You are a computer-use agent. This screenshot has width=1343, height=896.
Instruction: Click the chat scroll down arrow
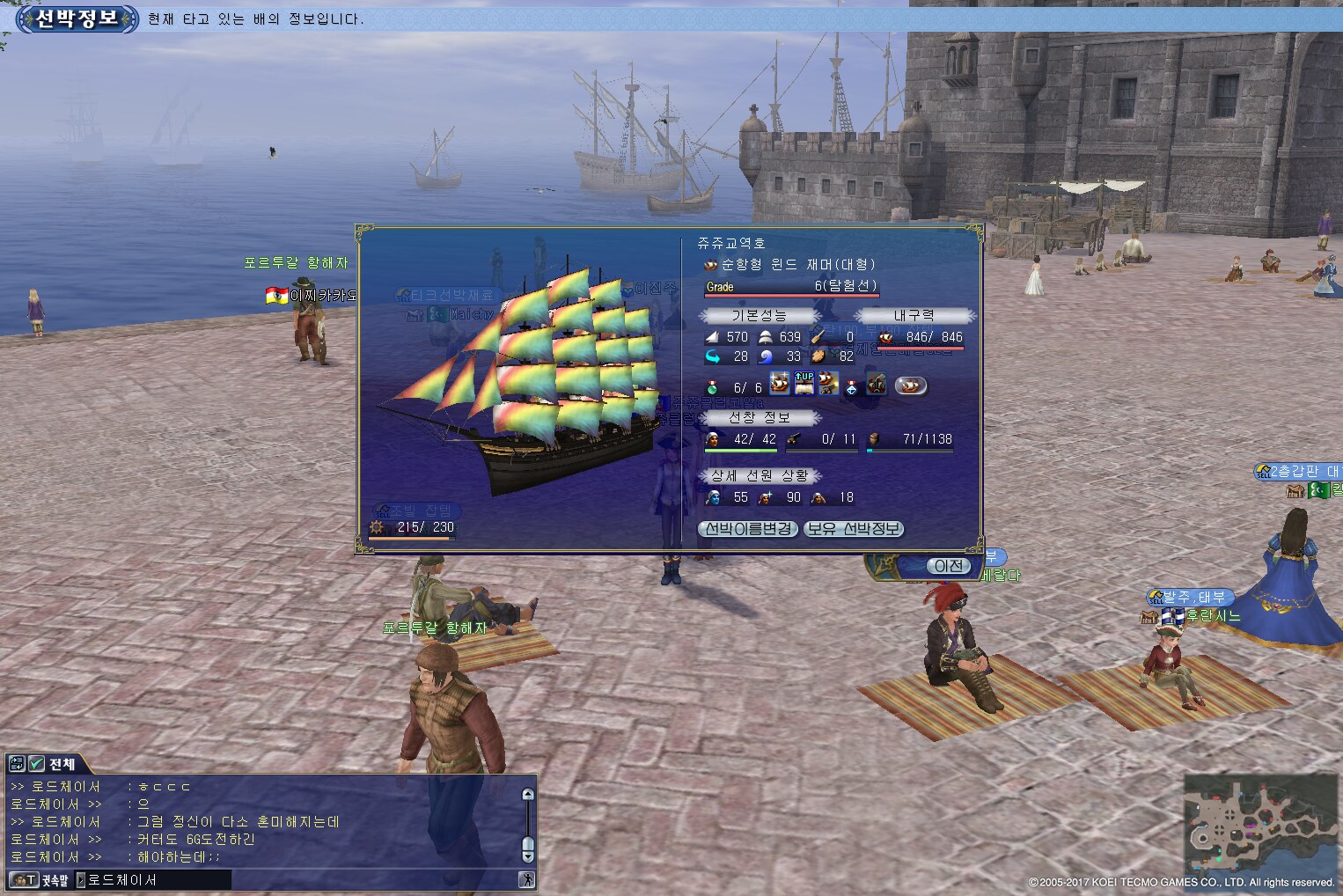(528, 856)
